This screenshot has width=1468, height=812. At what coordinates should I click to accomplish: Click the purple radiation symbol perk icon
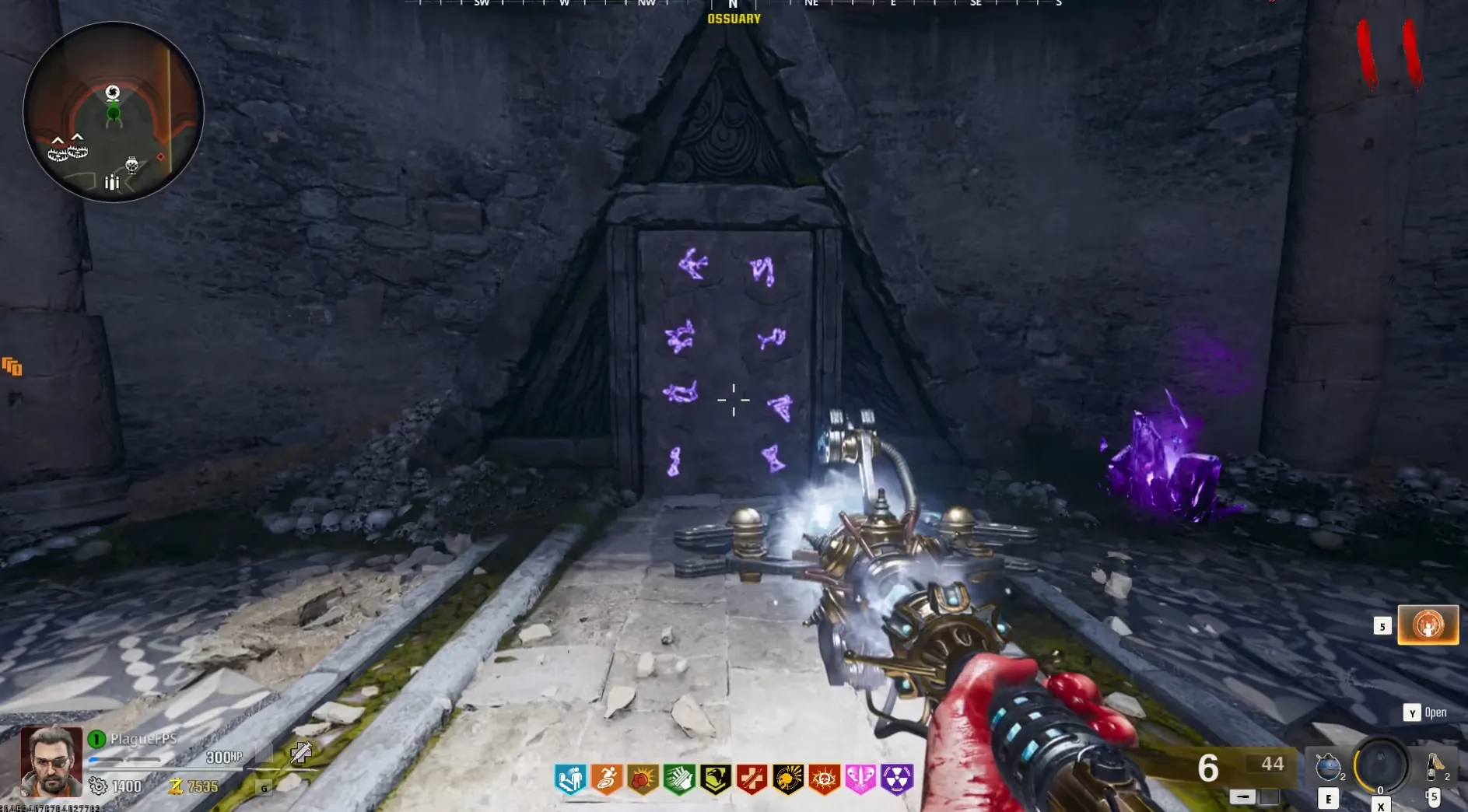point(896,779)
